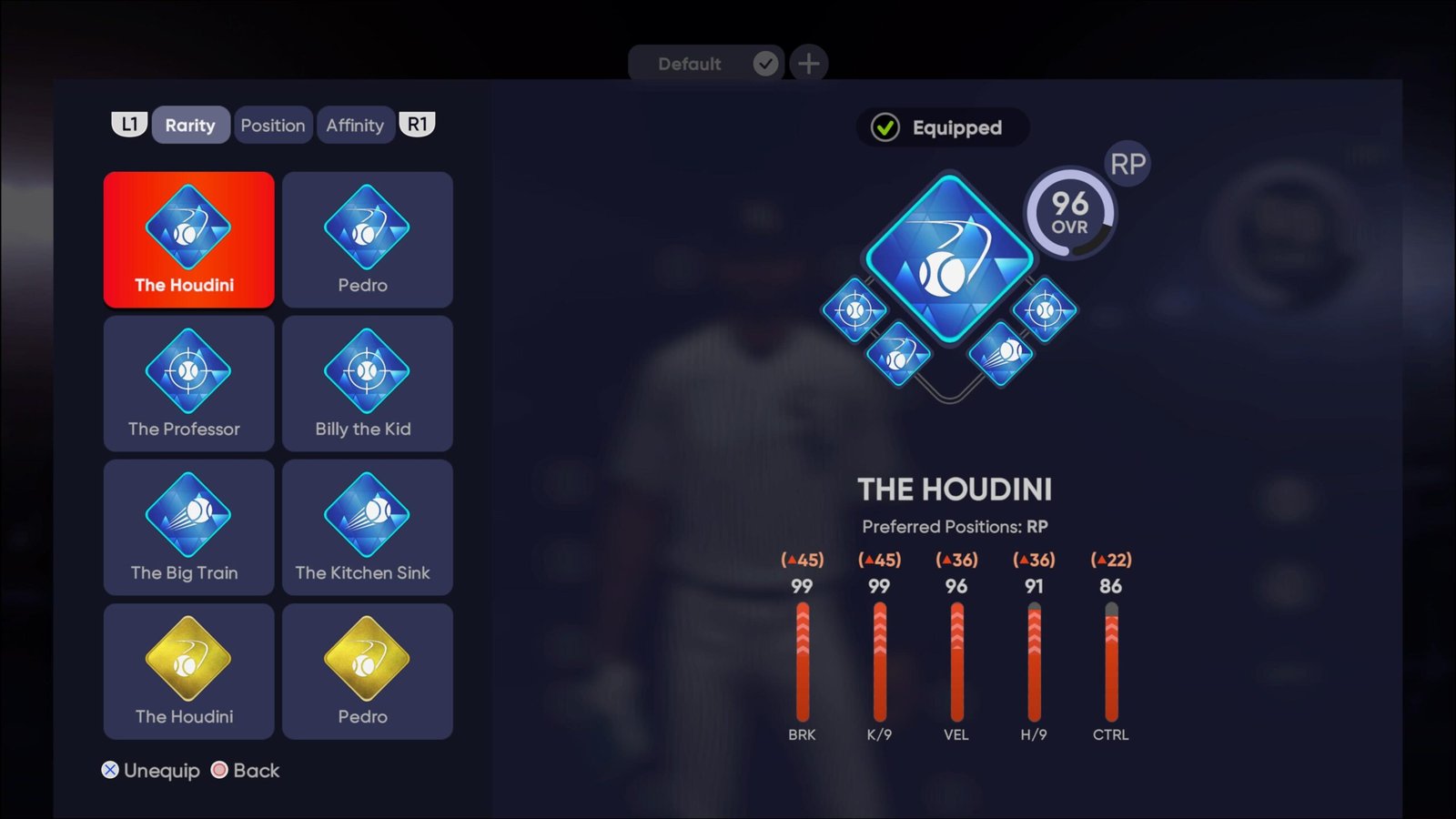Image resolution: width=1456 pixels, height=819 pixels.
Task: Select The Kitchen Sink perk
Action: 366,526
